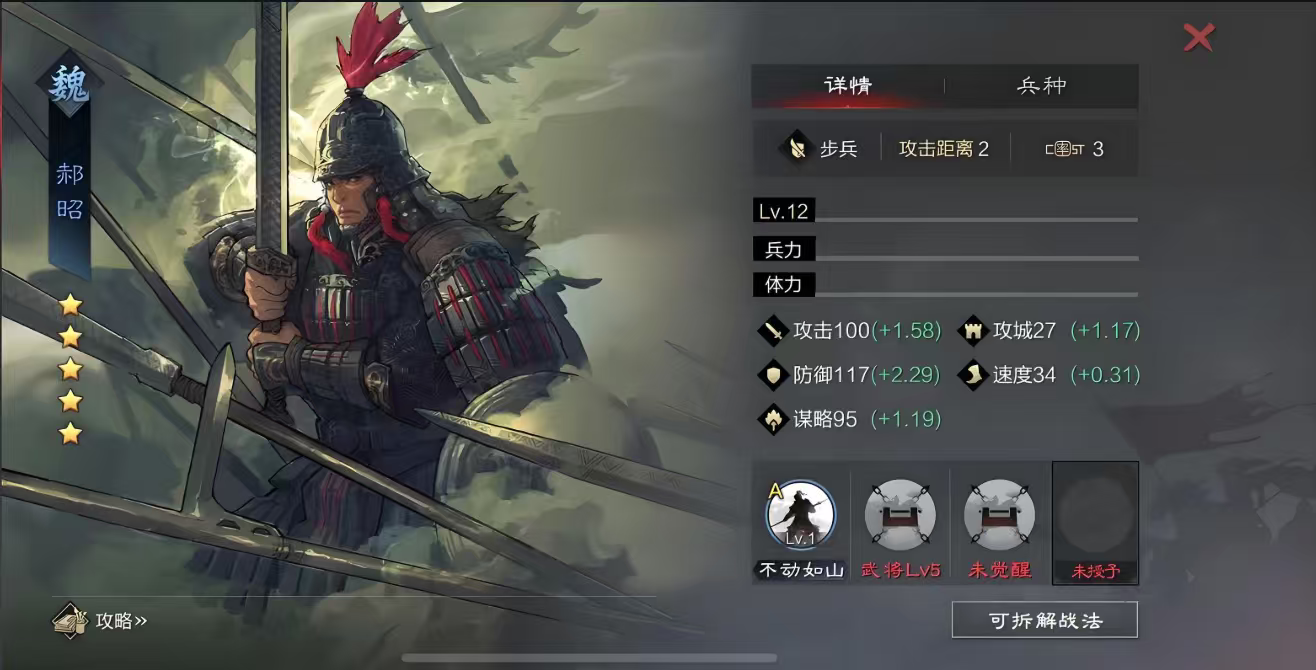Select the 不动如山 skill icon

tap(800, 515)
